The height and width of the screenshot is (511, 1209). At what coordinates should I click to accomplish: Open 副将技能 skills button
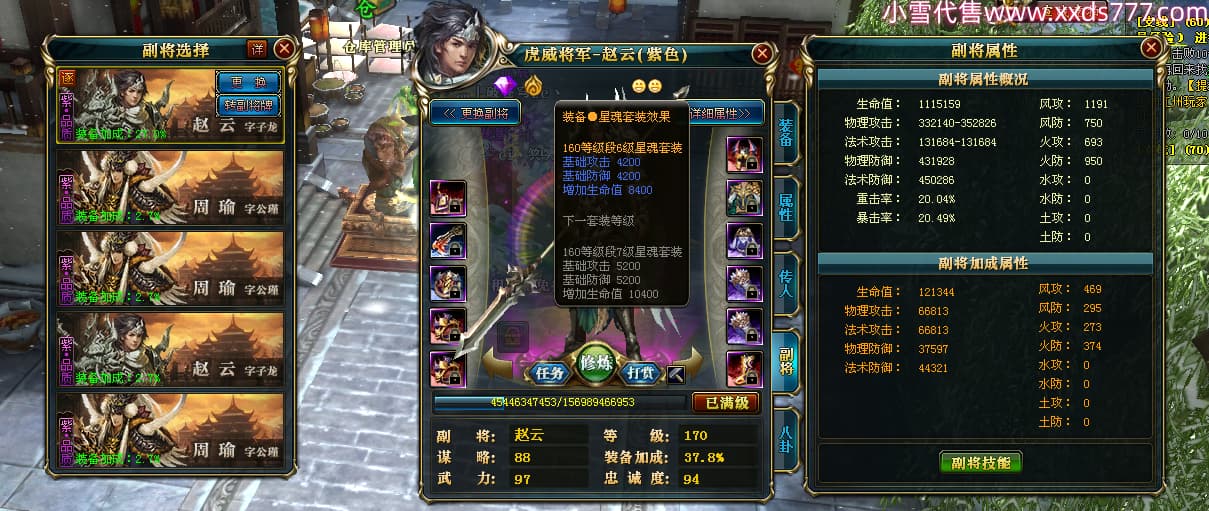tap(980, 462)
